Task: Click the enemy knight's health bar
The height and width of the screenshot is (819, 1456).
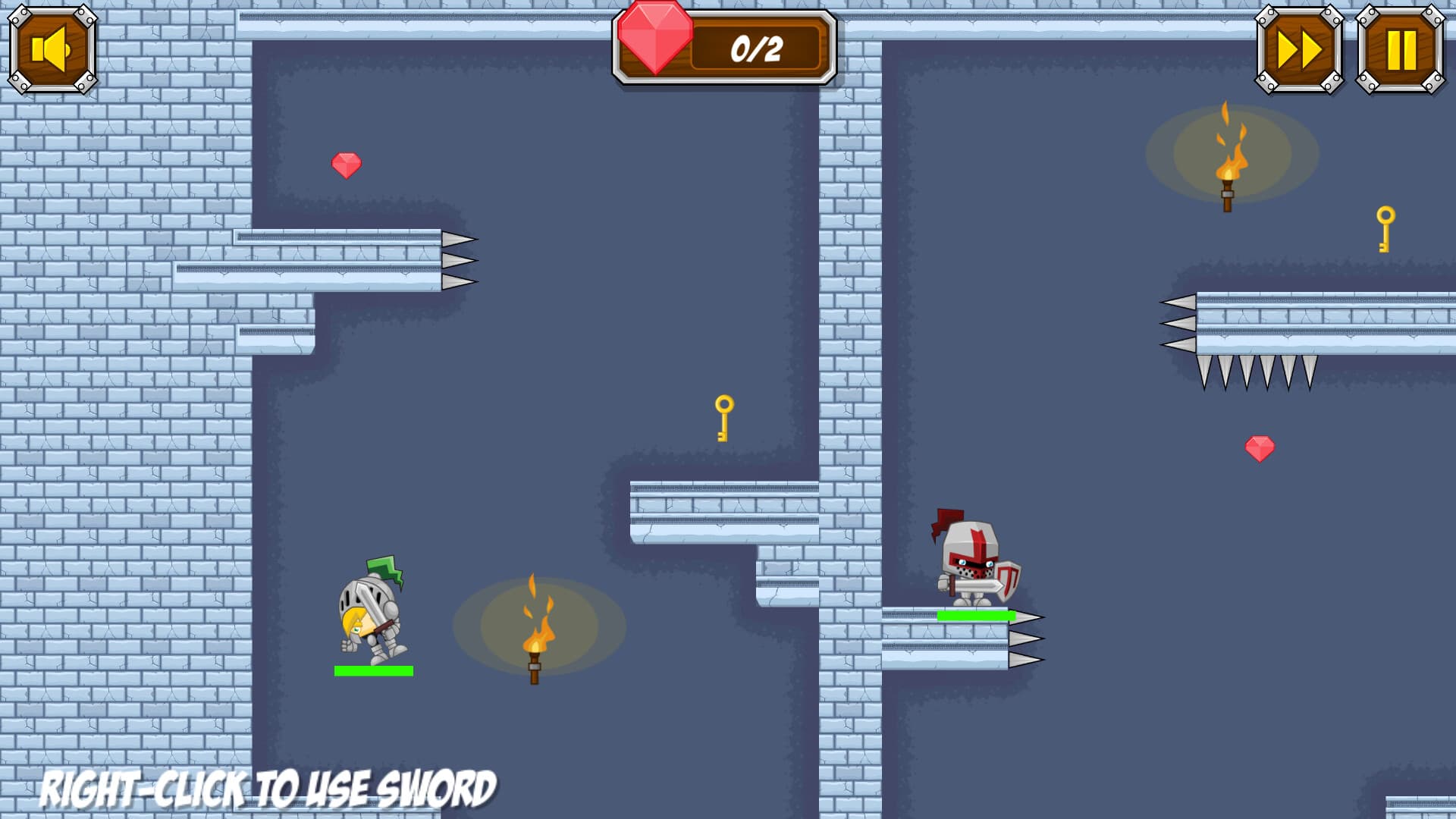Action: tap(978, 614)
